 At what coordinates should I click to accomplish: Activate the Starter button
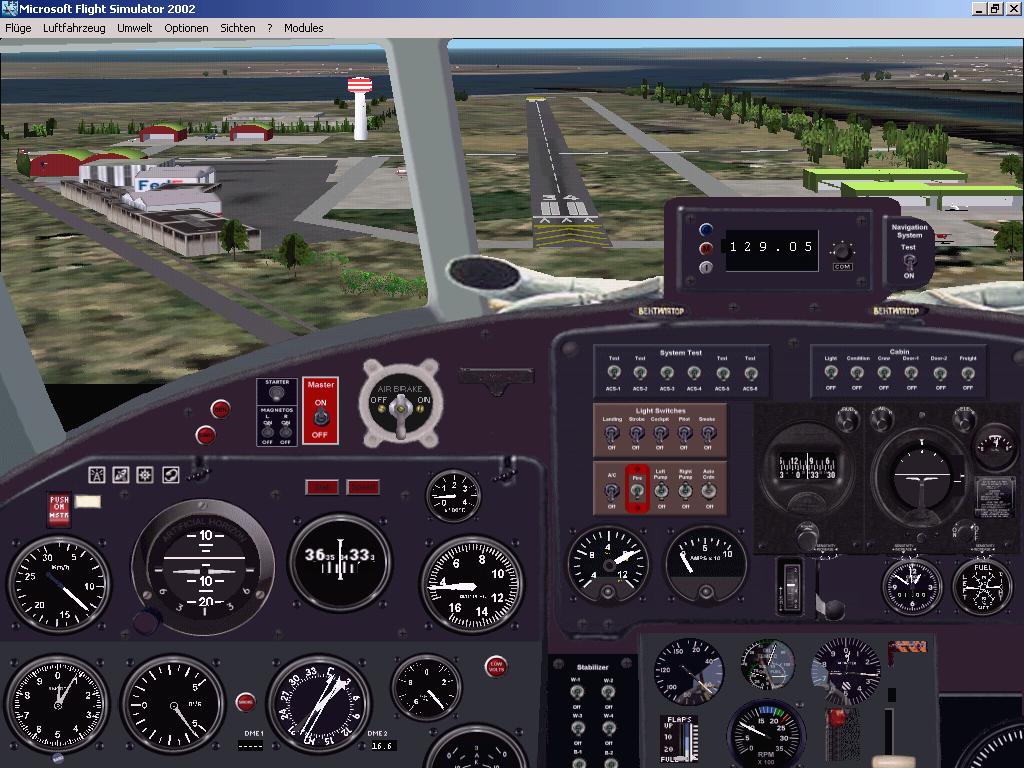(x=277, y=395)
